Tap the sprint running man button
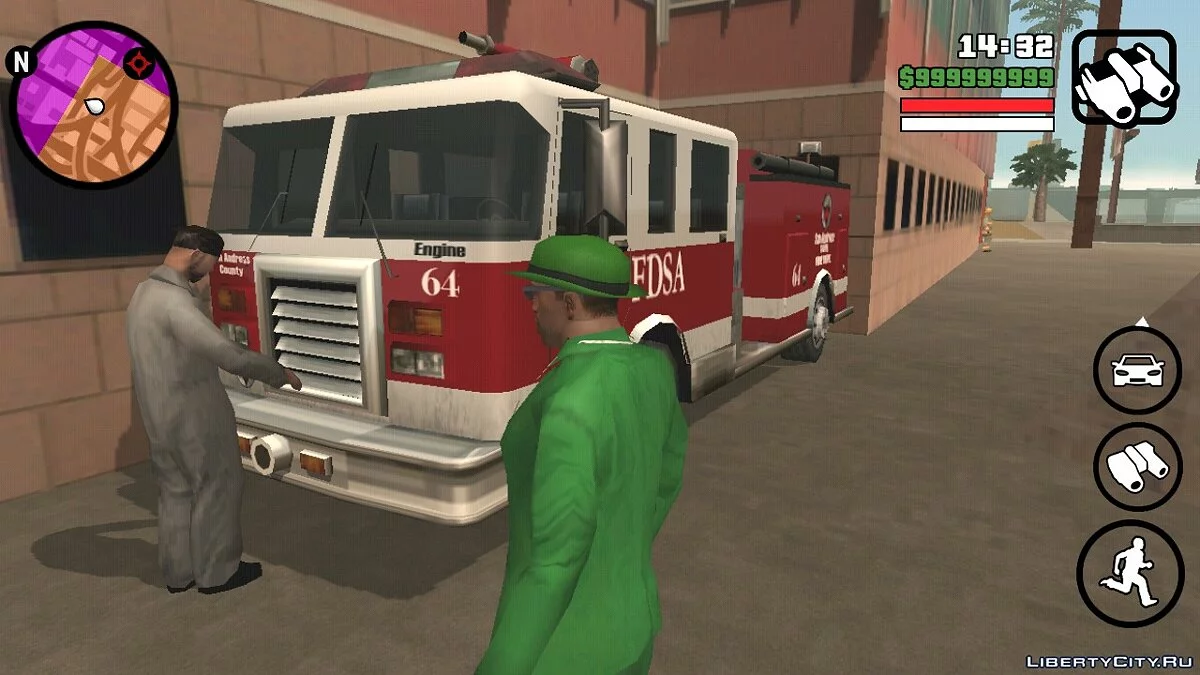Screen dimensions: 1200x675 tap(1130, 574)
